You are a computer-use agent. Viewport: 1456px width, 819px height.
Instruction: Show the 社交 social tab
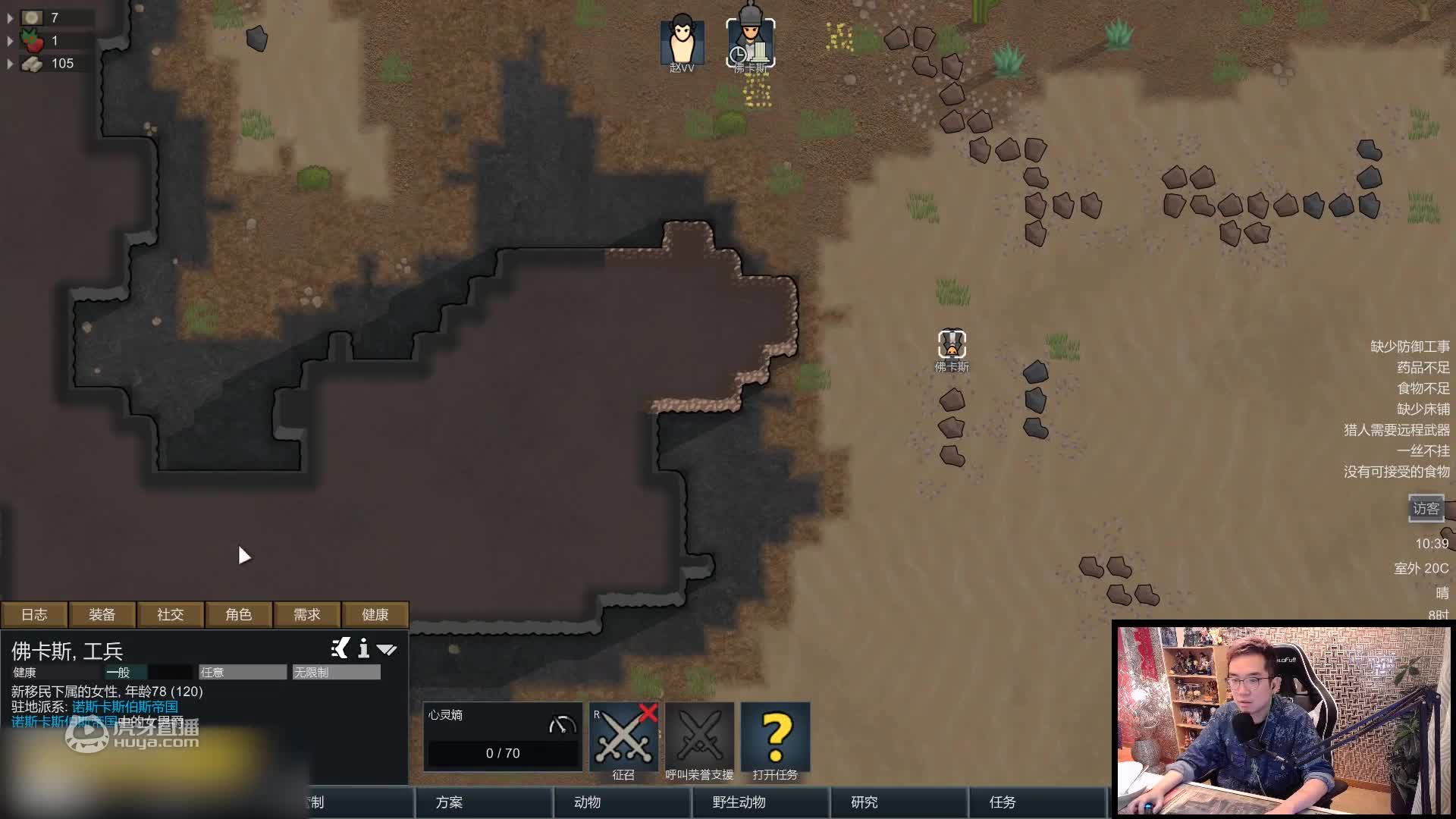click(171, 614)
